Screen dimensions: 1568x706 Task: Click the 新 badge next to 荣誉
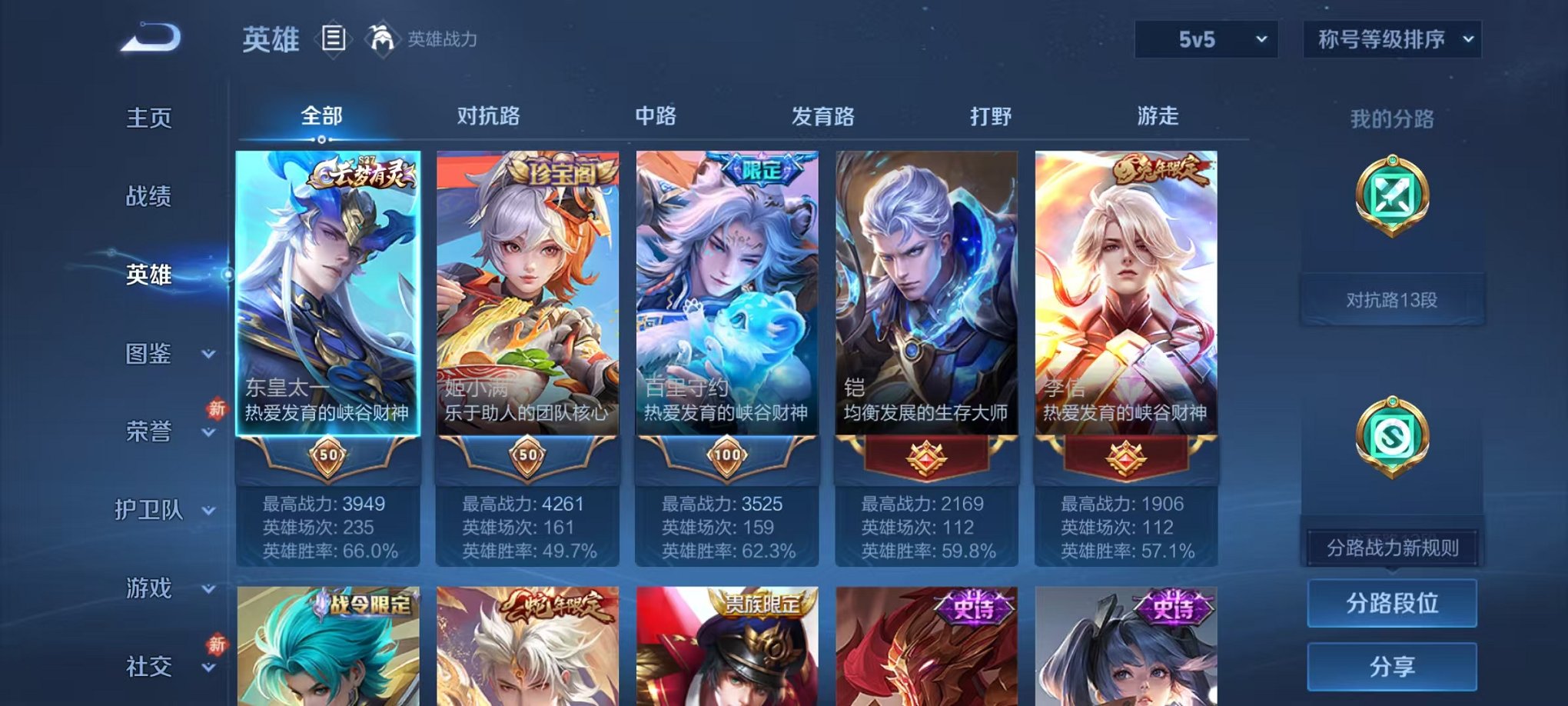pyautogui.click(x=218, y=410)
